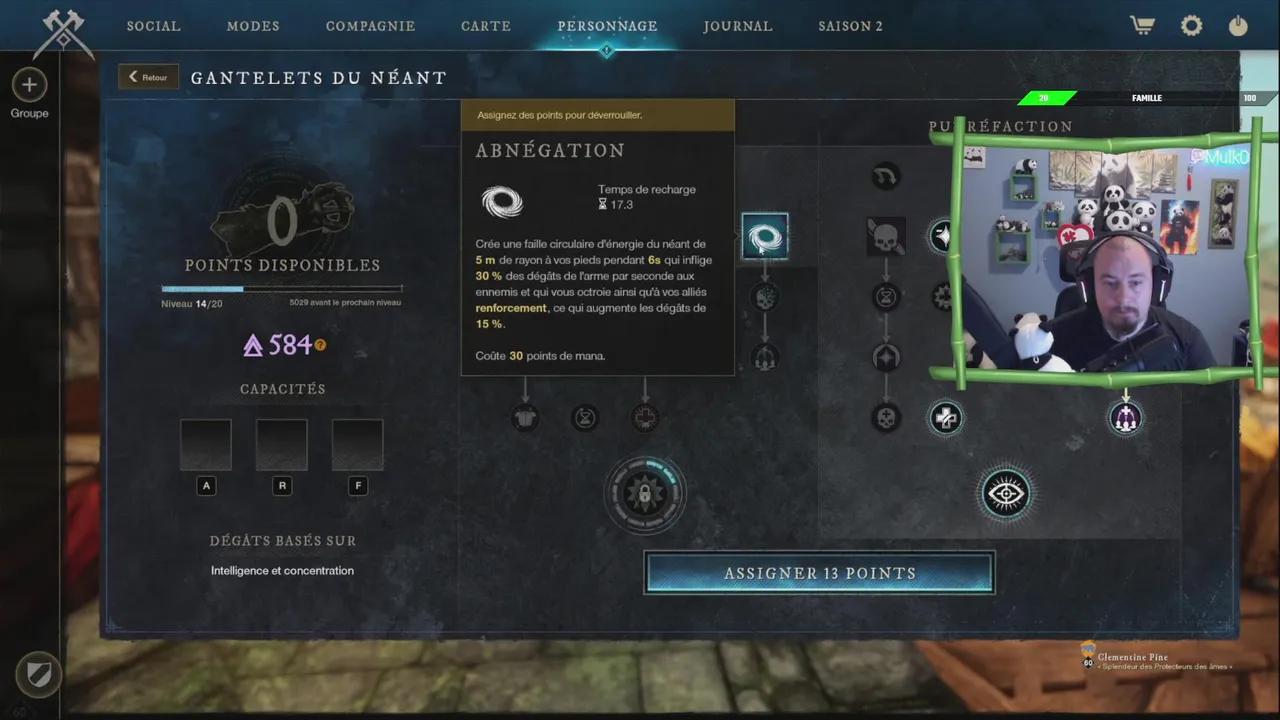Screen dimensions: 1280x720
Task: Select the empty ability slot labeled R
Action: [282, 443]
